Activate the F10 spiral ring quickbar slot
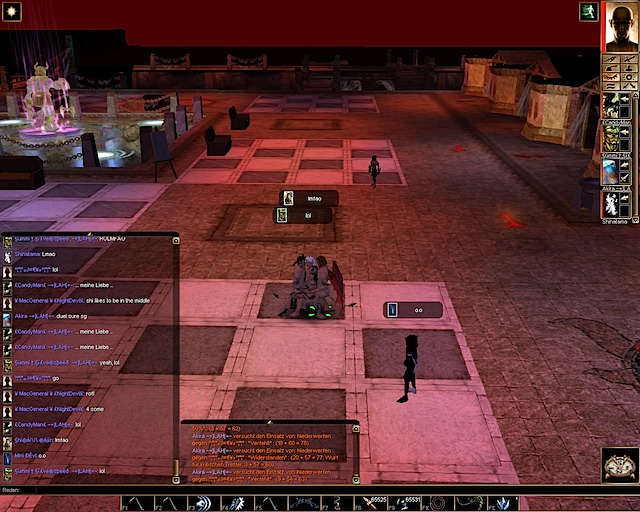The height and width of the screenshot is (512, 640). 438,503
